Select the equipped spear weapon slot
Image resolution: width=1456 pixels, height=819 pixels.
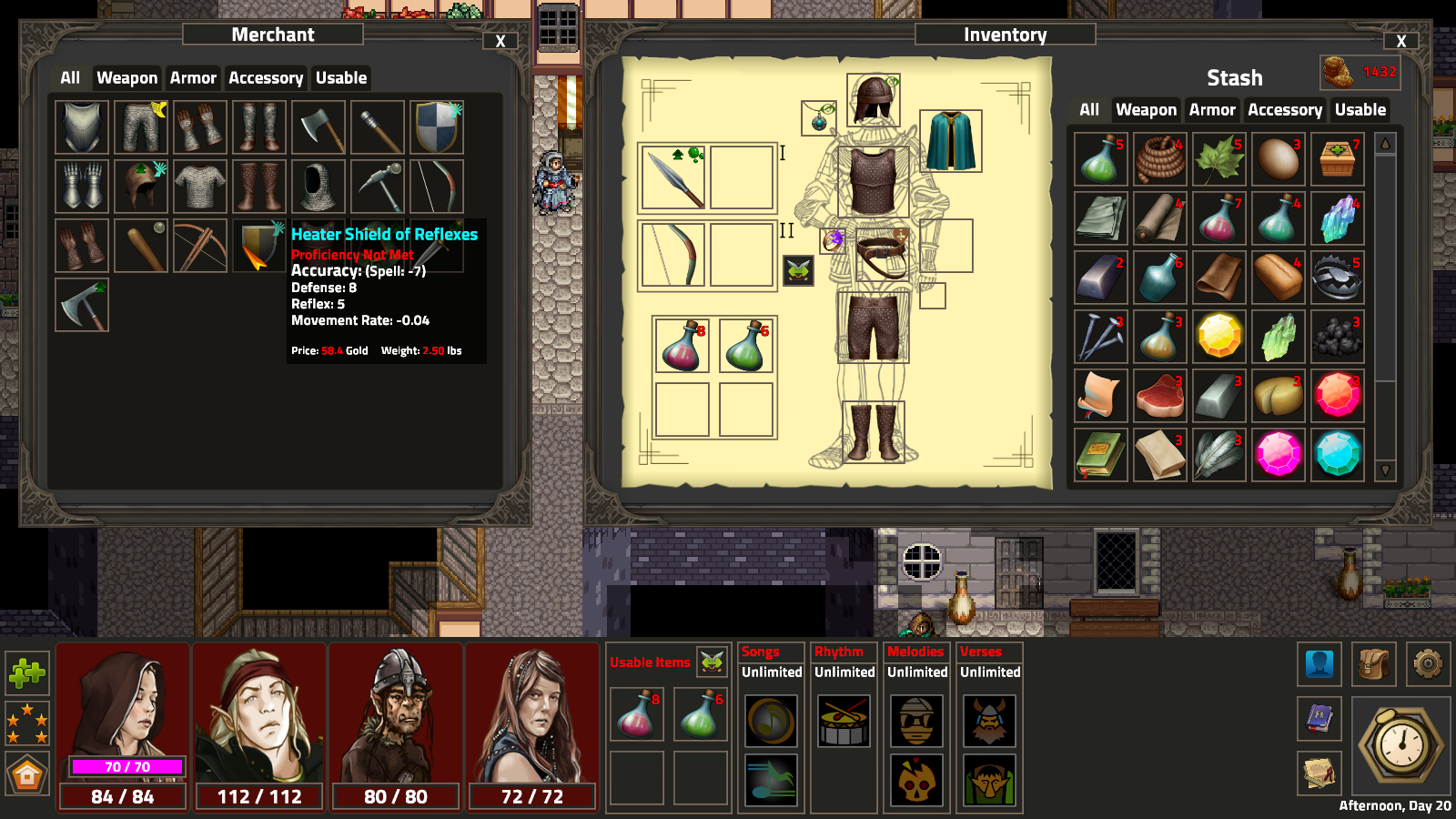[x=673, y=177]
